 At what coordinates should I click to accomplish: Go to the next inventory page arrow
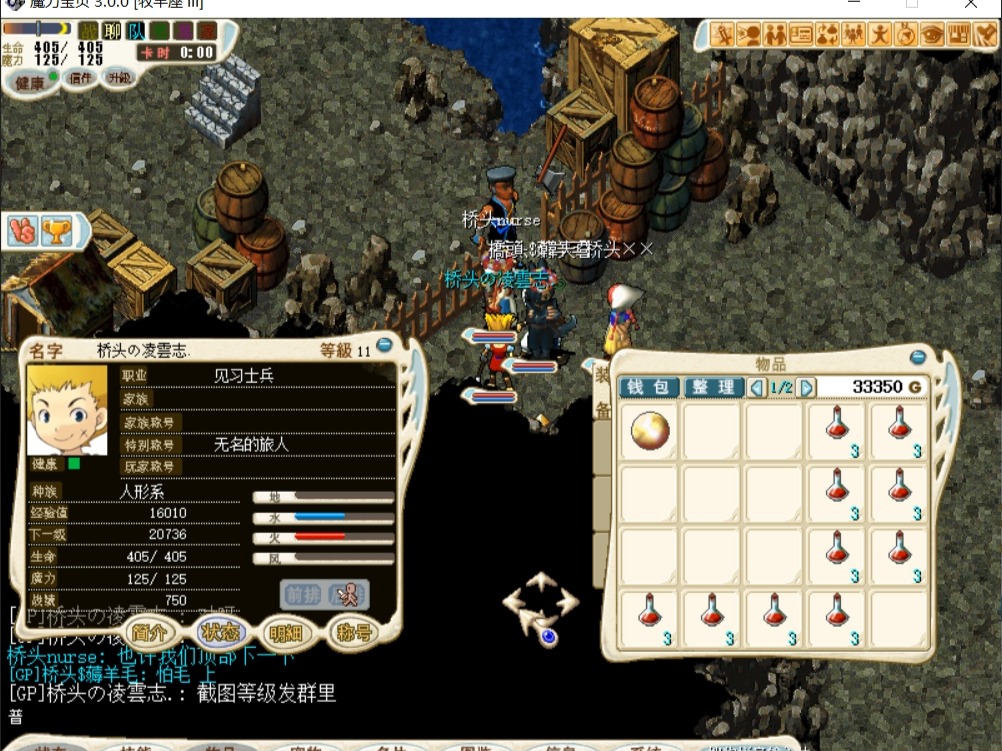click(806, 387)
